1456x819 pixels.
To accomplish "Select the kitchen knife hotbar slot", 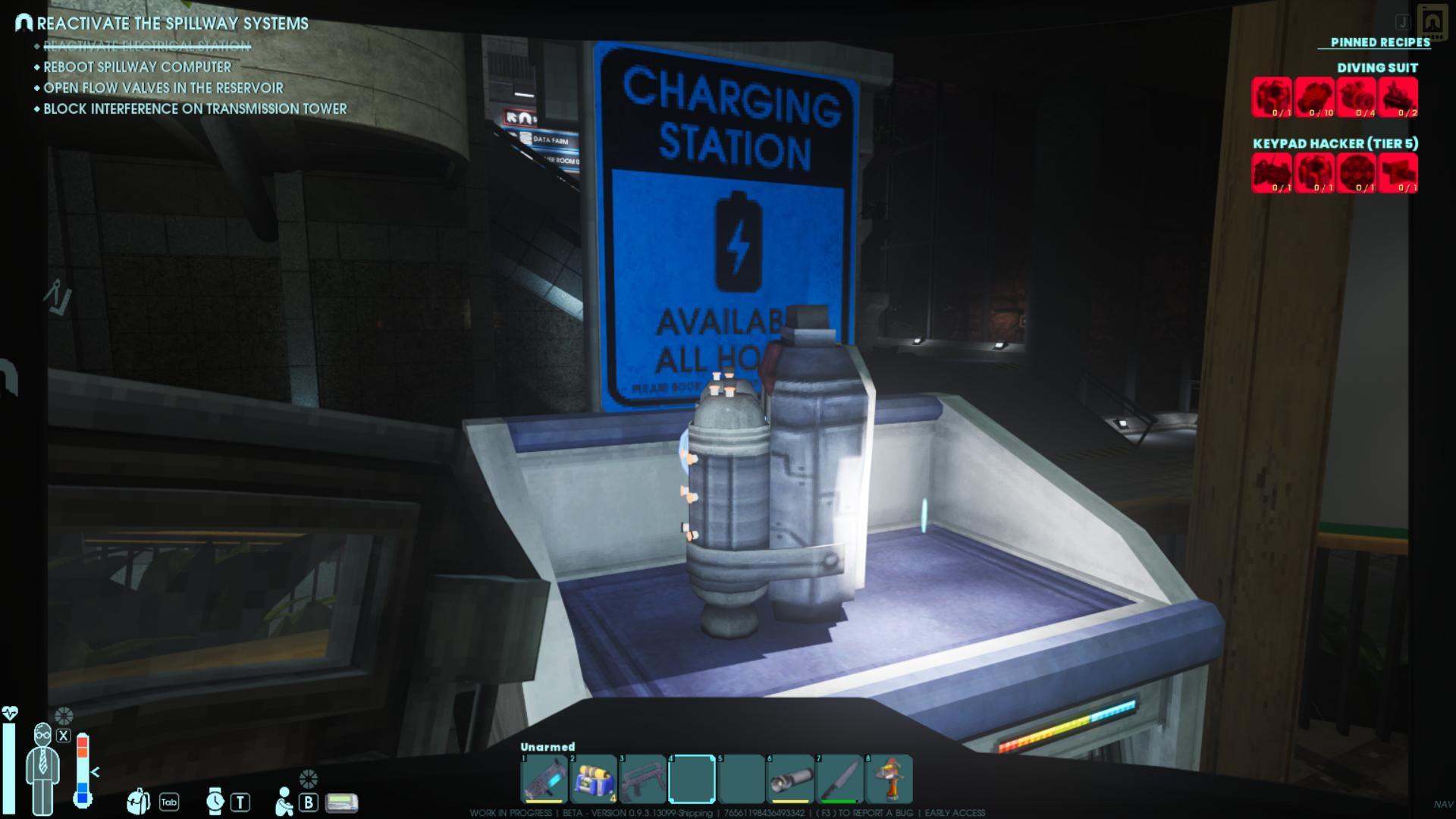I will coord(839,779).
